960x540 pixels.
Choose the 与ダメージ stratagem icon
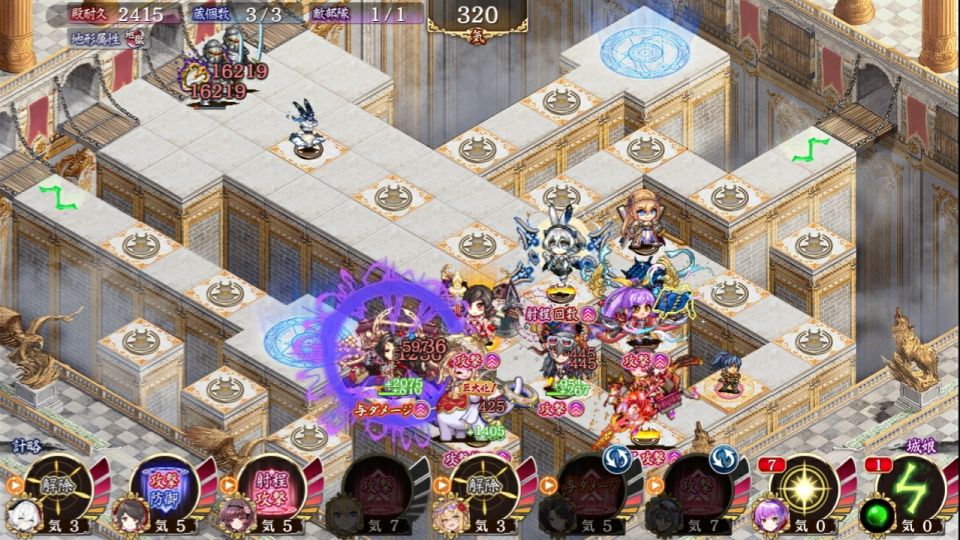coord(590,489)
